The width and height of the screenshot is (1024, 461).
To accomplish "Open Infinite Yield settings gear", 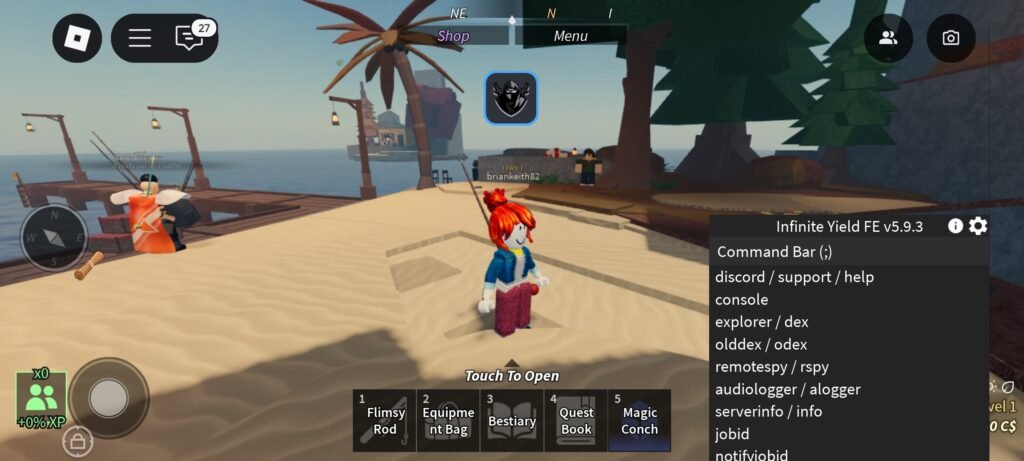I will tap(978, 226).
